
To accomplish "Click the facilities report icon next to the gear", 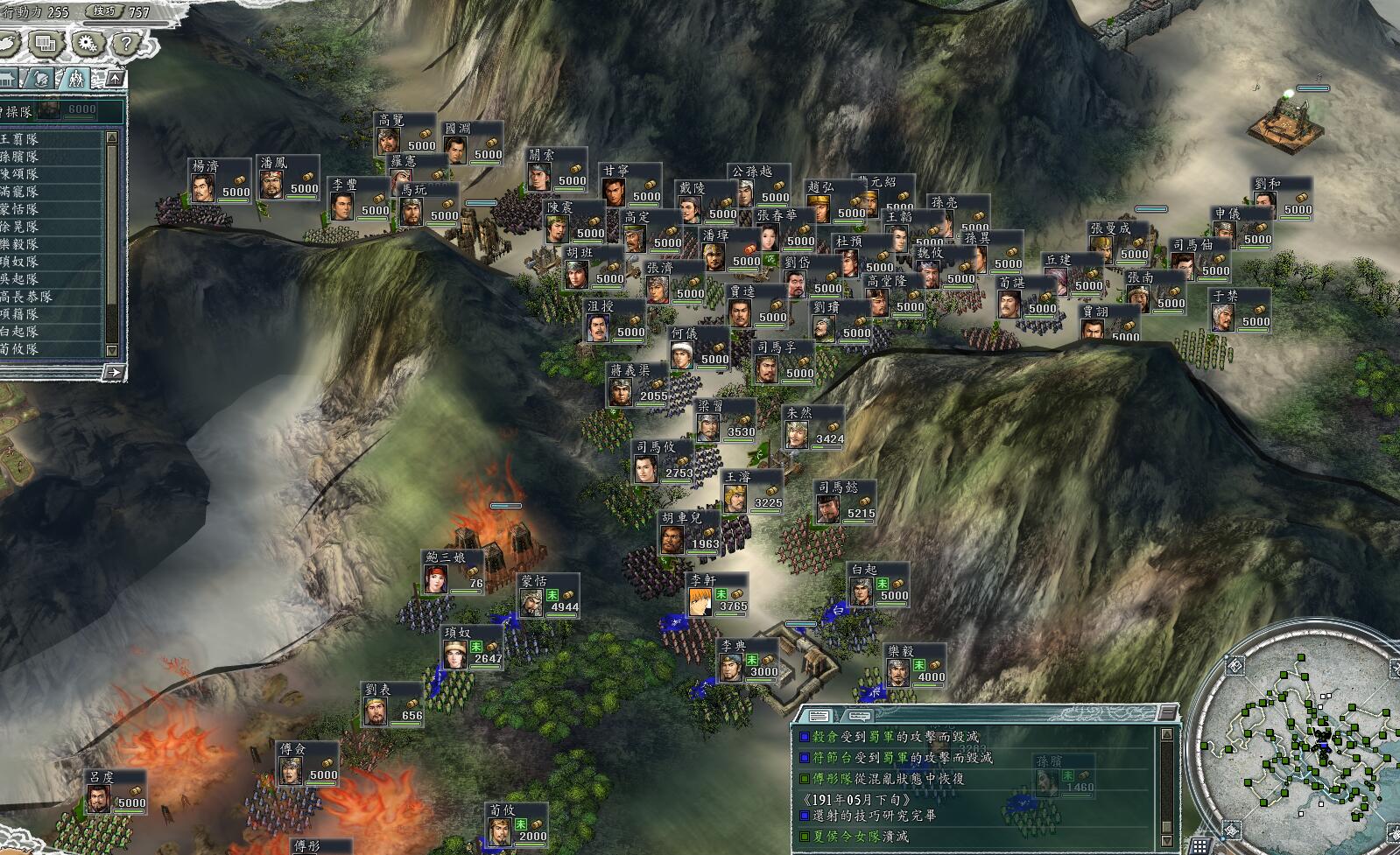I will tap(44, 42).
